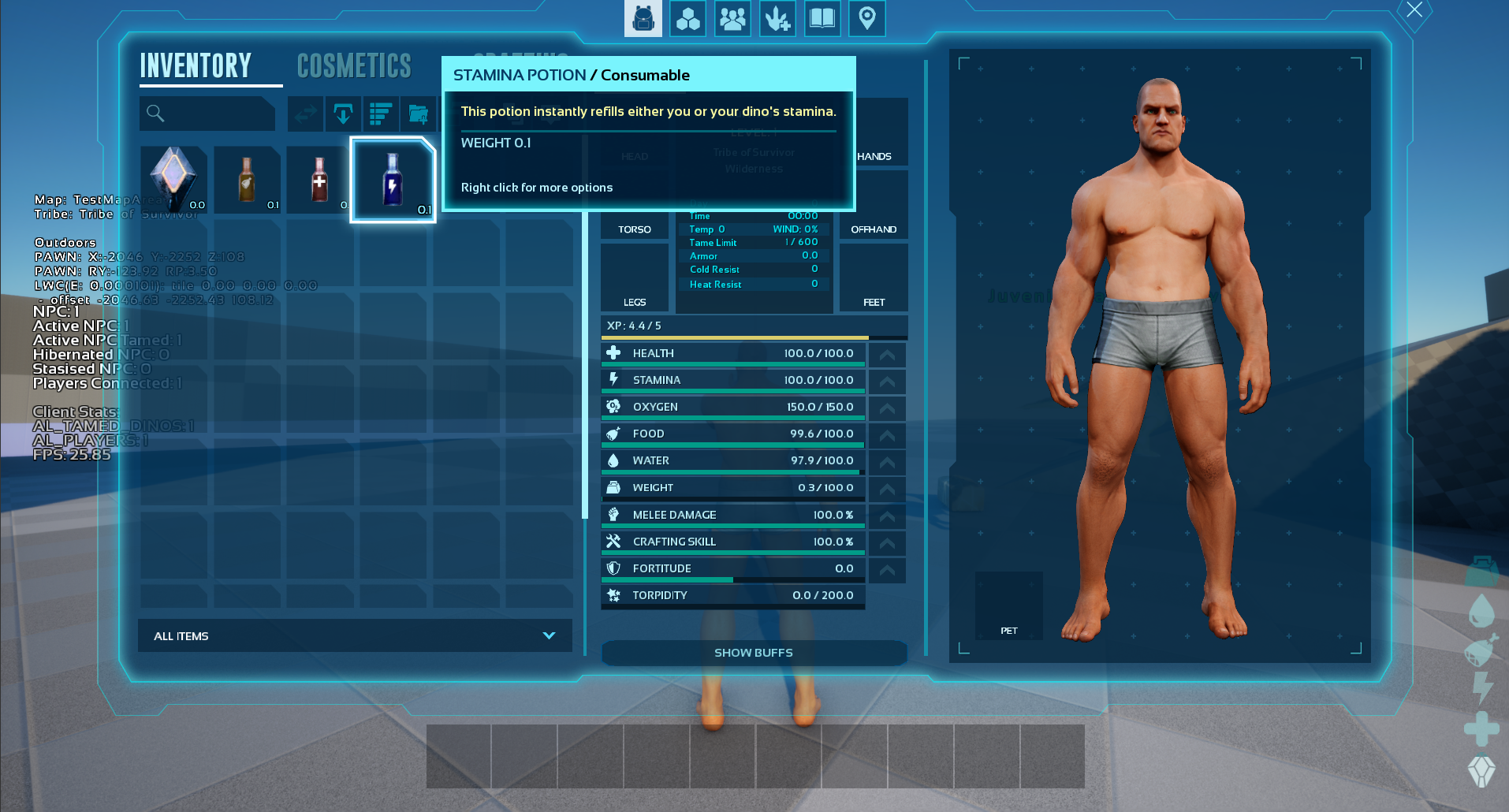This screenshot has width=1509, height=812.
Task: Open the tribe members icon in top bar
Action: click(732, 18)
